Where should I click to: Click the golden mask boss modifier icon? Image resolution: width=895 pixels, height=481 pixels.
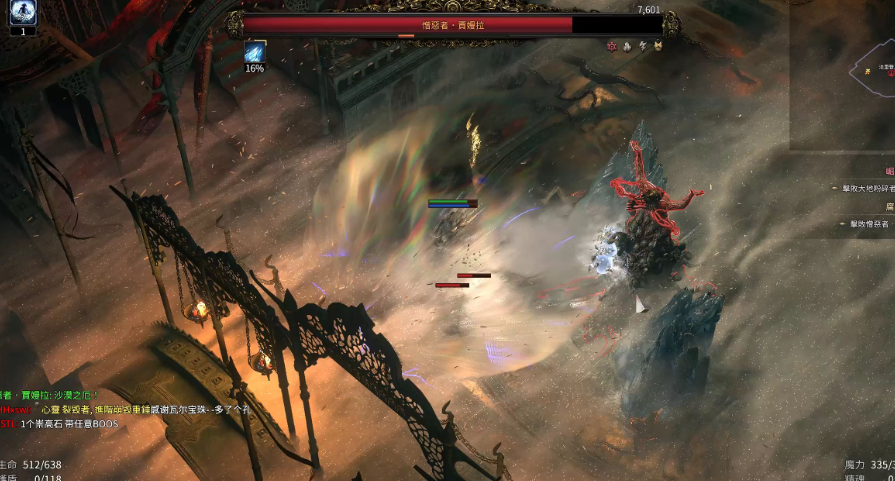tap(659, 46)
